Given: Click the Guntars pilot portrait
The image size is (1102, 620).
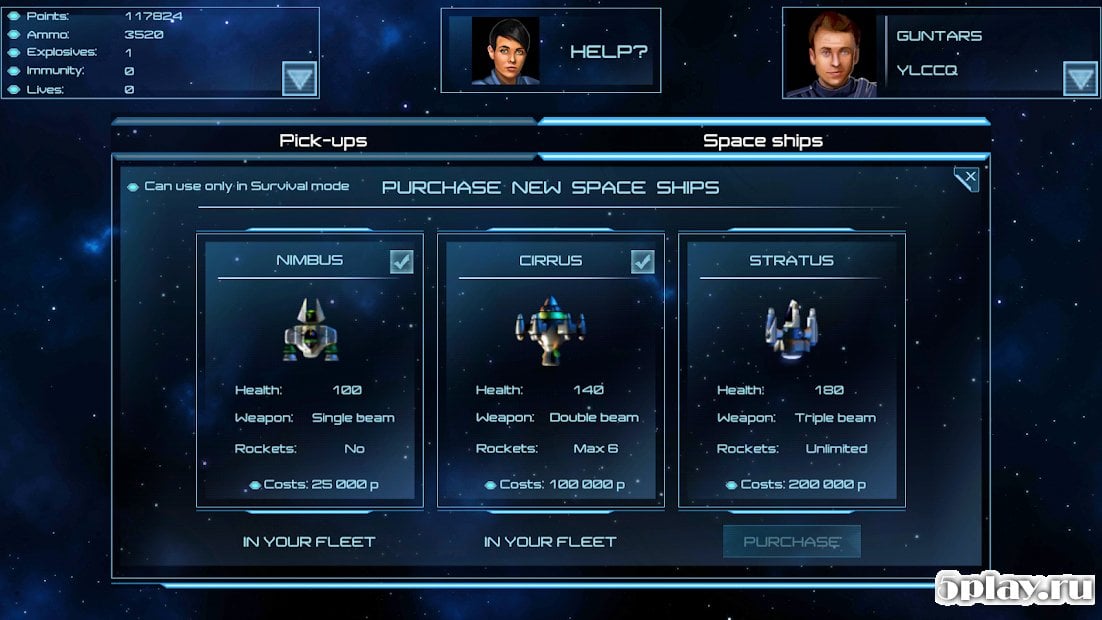Looking at the screenshot, I should (x=831, y=55).
